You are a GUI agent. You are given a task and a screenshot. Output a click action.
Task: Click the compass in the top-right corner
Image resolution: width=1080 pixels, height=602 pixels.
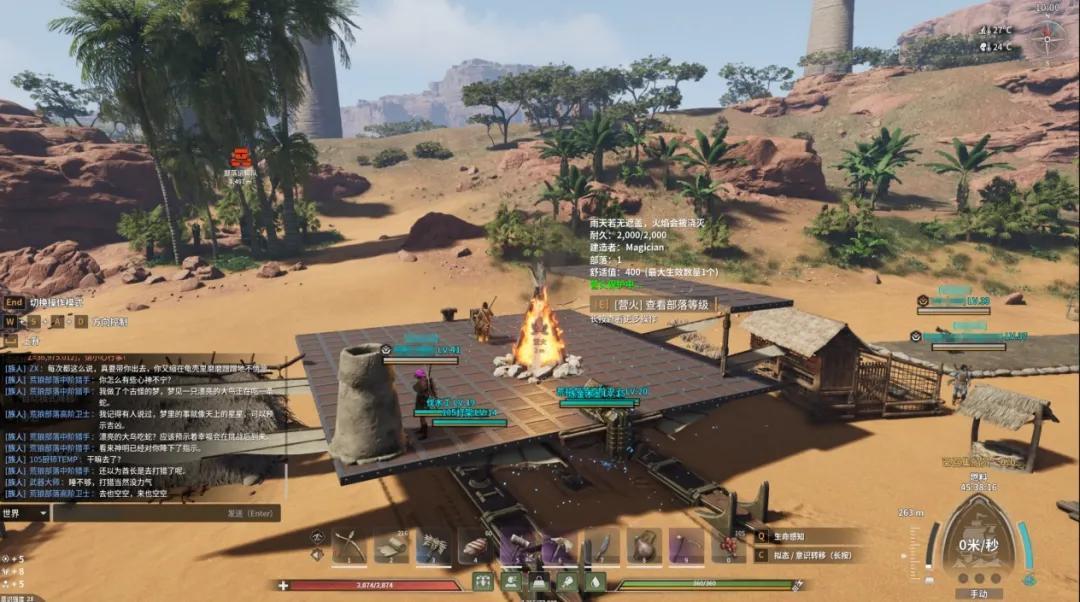(x=1048, y=38)
